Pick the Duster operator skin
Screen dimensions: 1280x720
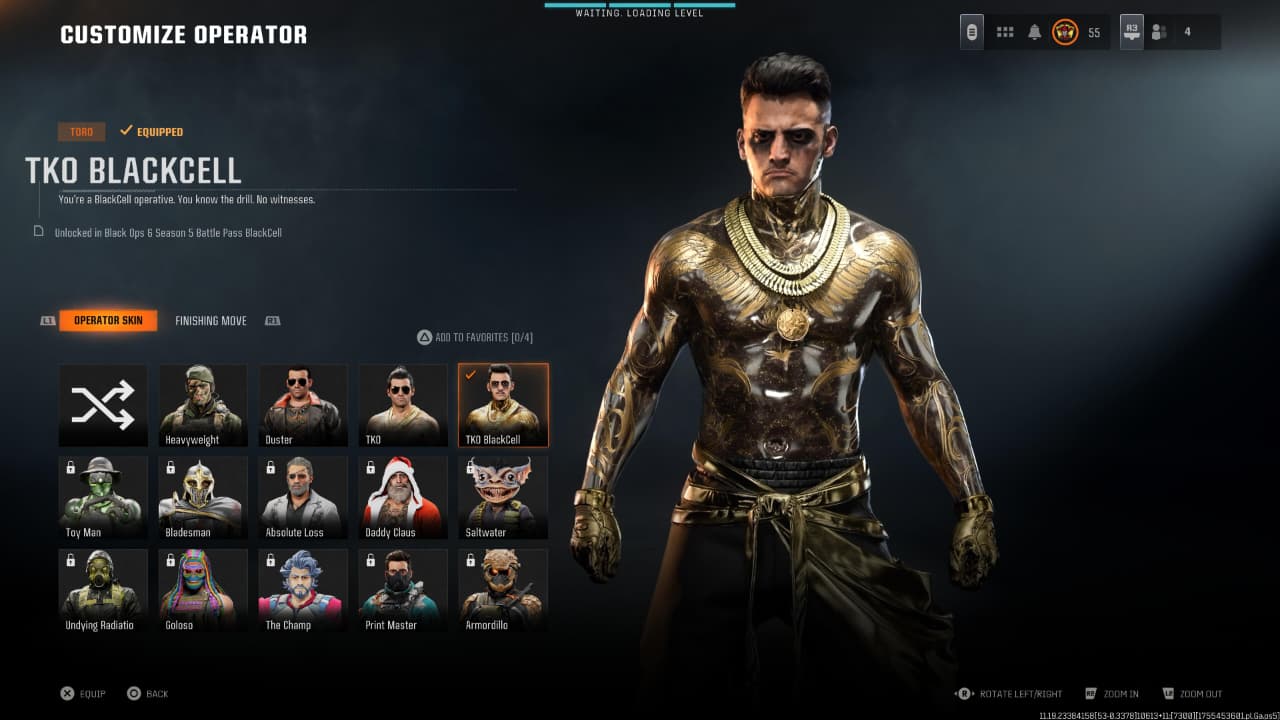click(303, 405)
